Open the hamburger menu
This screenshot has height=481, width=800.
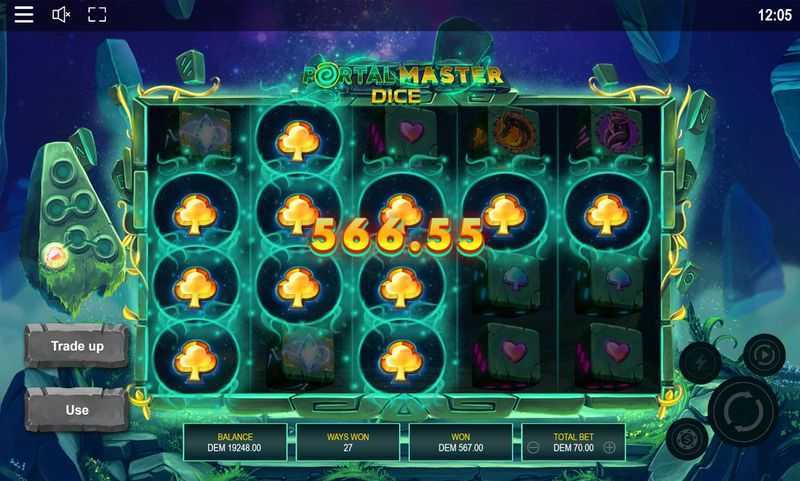click(x=24, y=14)
